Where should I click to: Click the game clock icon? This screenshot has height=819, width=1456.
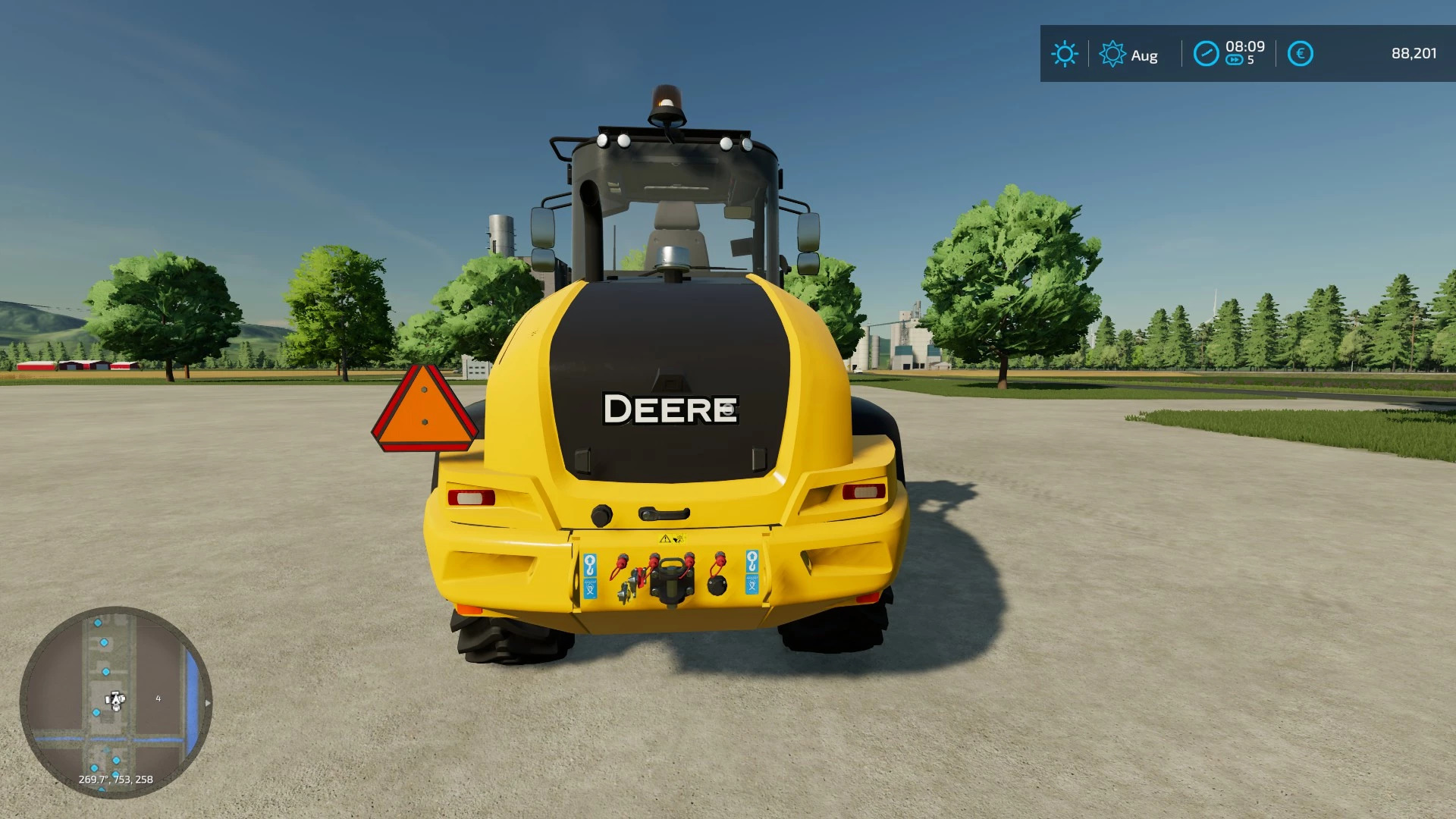pos(1206,54)
